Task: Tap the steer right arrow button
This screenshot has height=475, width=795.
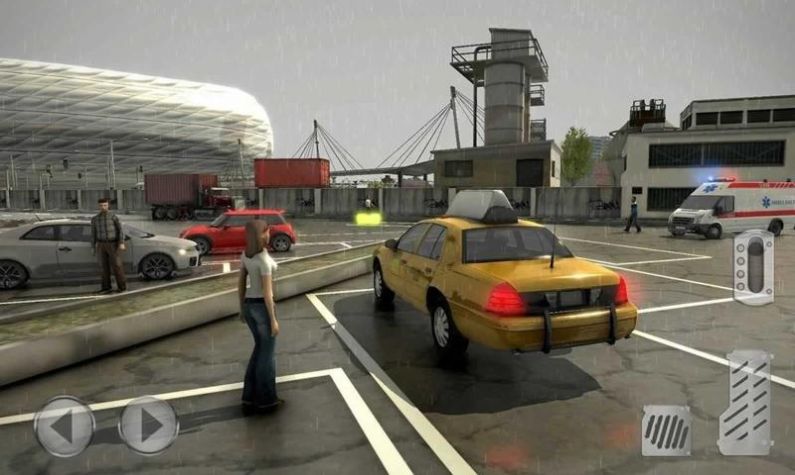Action: pyautogui.click(x=148, y=426)
